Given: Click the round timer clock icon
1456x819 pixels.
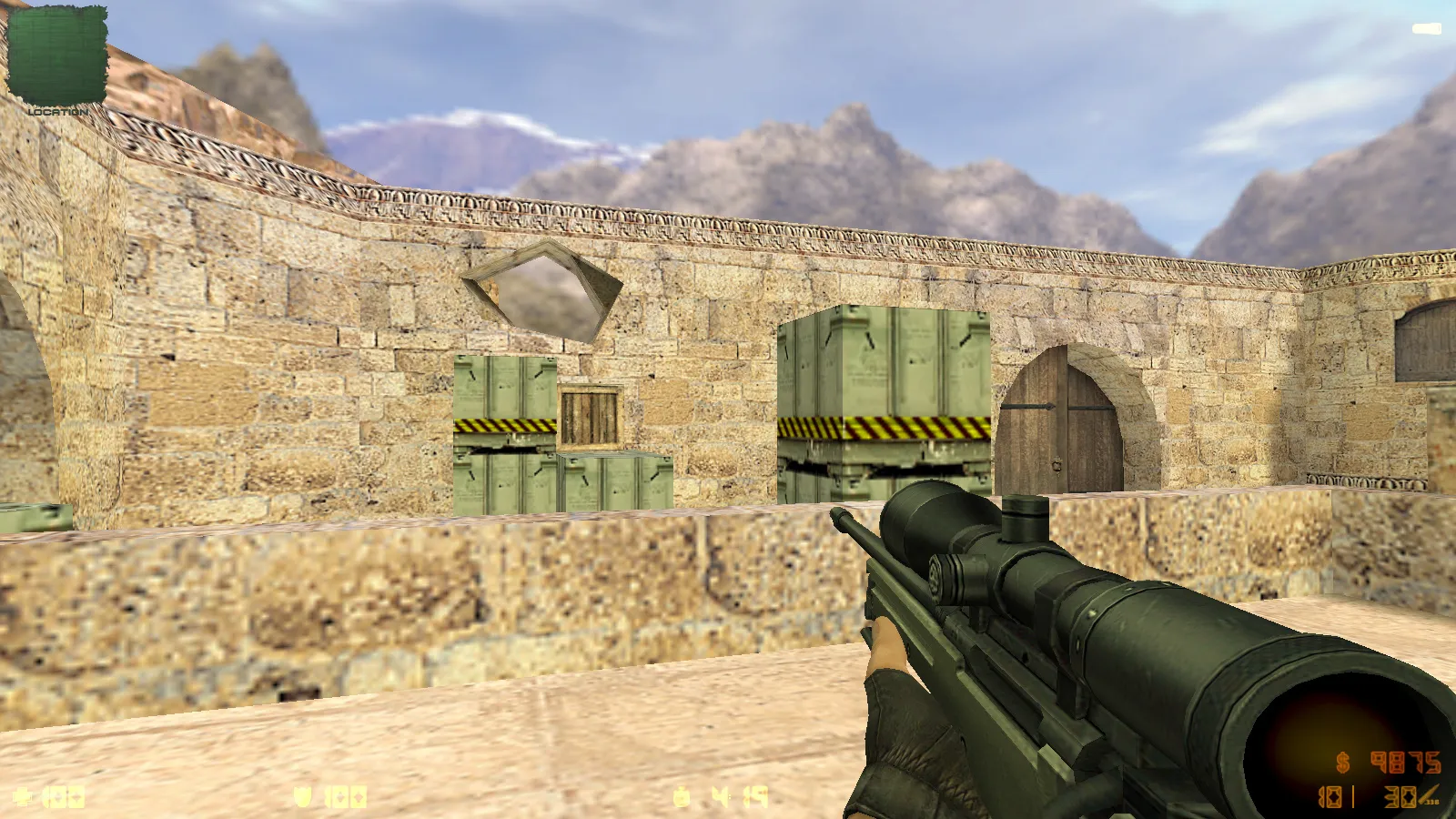Looking at the screenshot, I should click(x=682, y=796).
